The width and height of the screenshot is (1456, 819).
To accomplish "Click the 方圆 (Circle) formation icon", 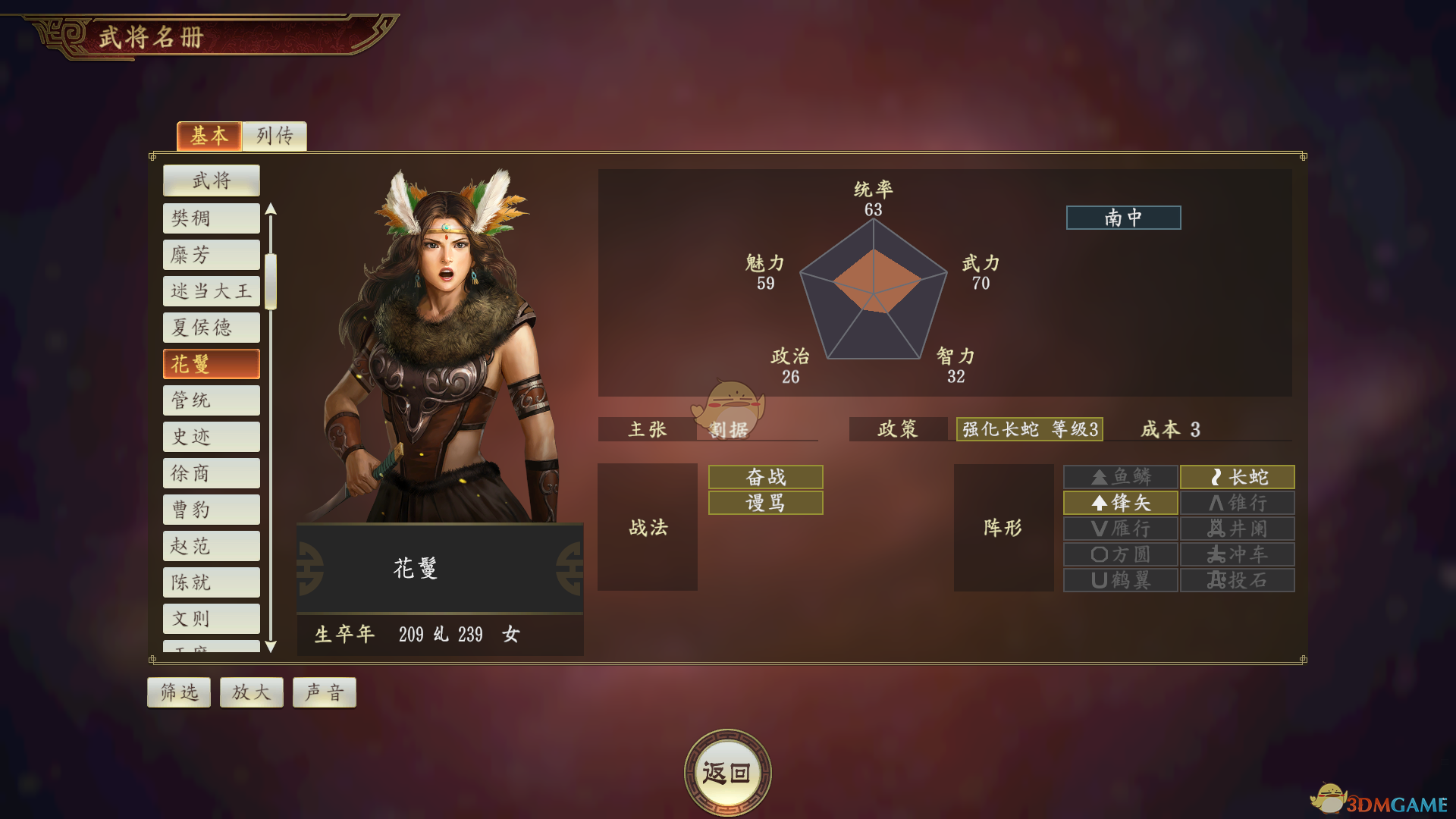I will pyautogui.click(x=1119, y=554).
